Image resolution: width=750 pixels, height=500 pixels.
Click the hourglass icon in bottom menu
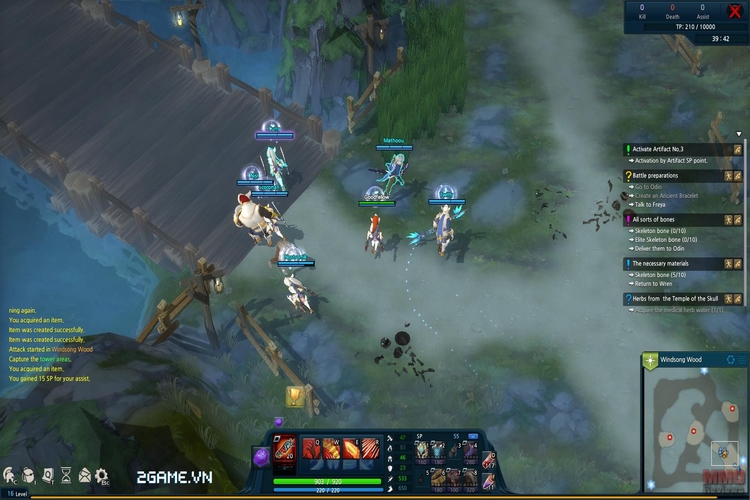[x=65, y=475]
